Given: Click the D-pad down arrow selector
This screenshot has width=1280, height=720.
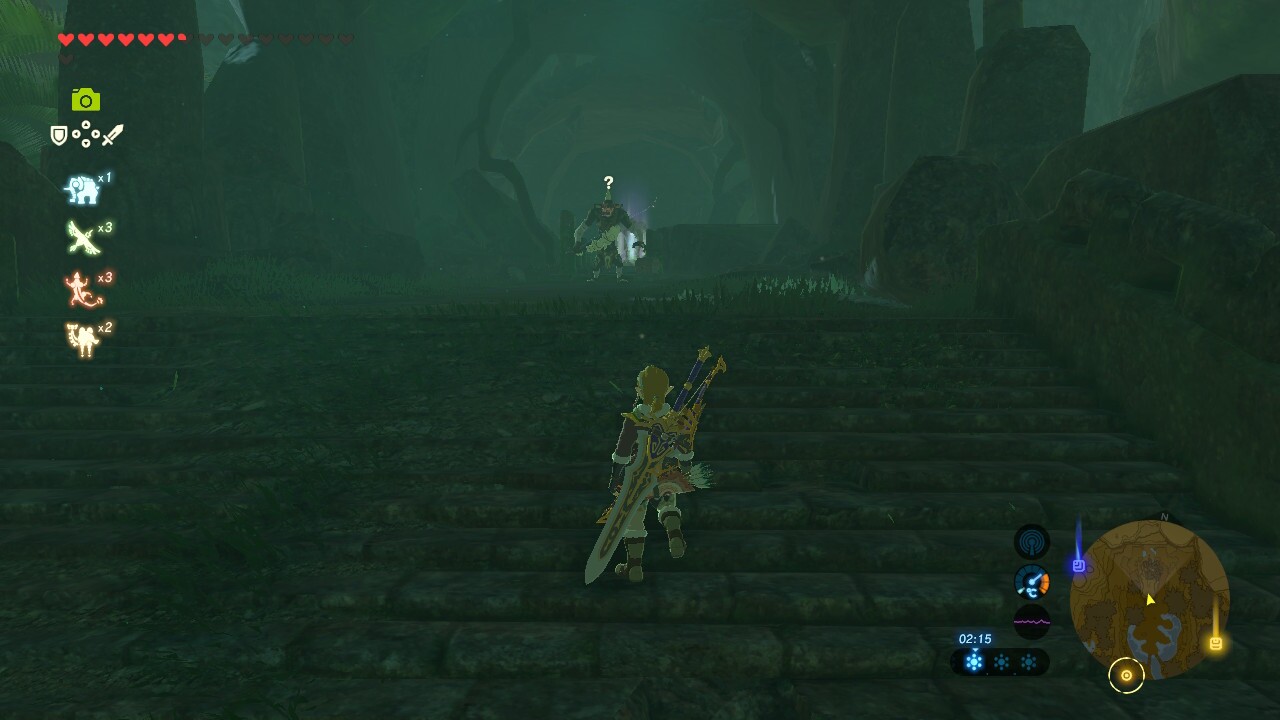Looking at the screenshot, I should point(86,143).
